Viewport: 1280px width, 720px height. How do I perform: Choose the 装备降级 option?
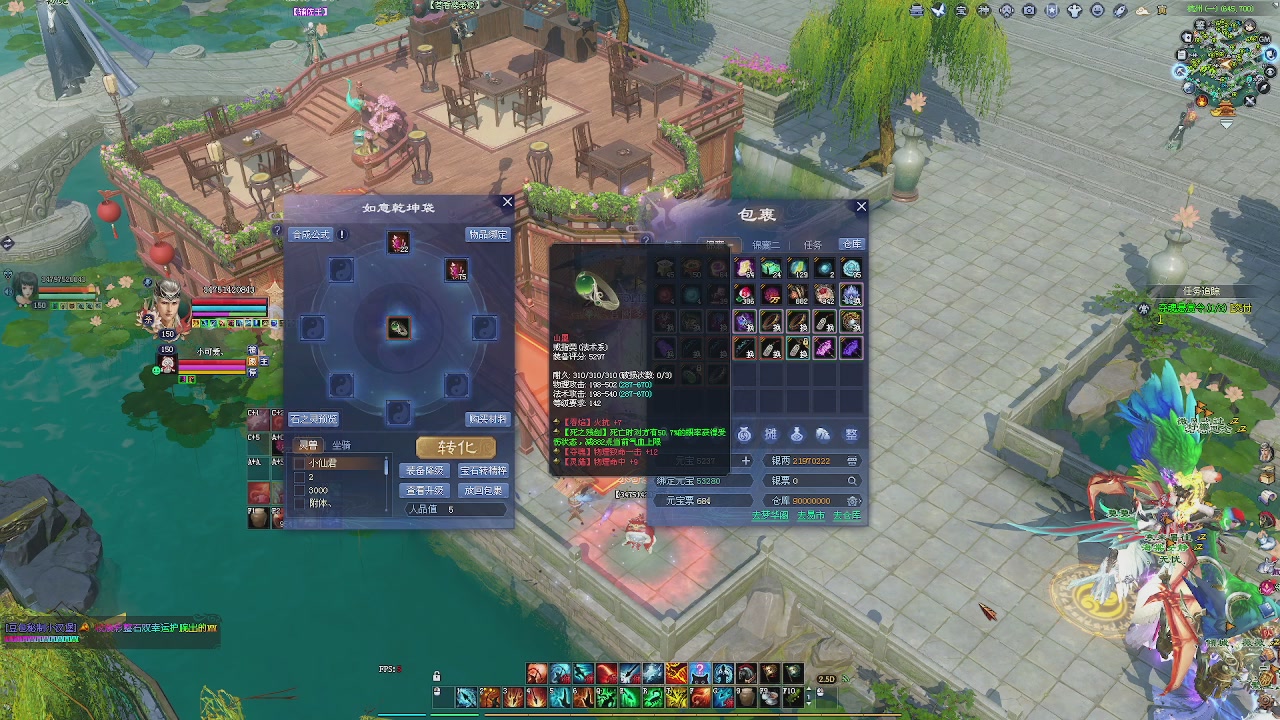tap(425, 471)
